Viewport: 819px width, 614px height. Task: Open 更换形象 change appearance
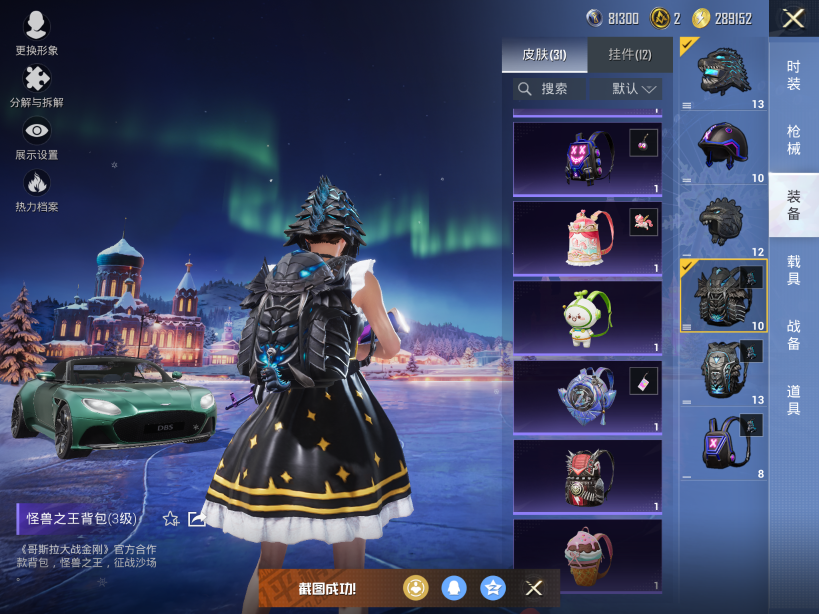37,31
